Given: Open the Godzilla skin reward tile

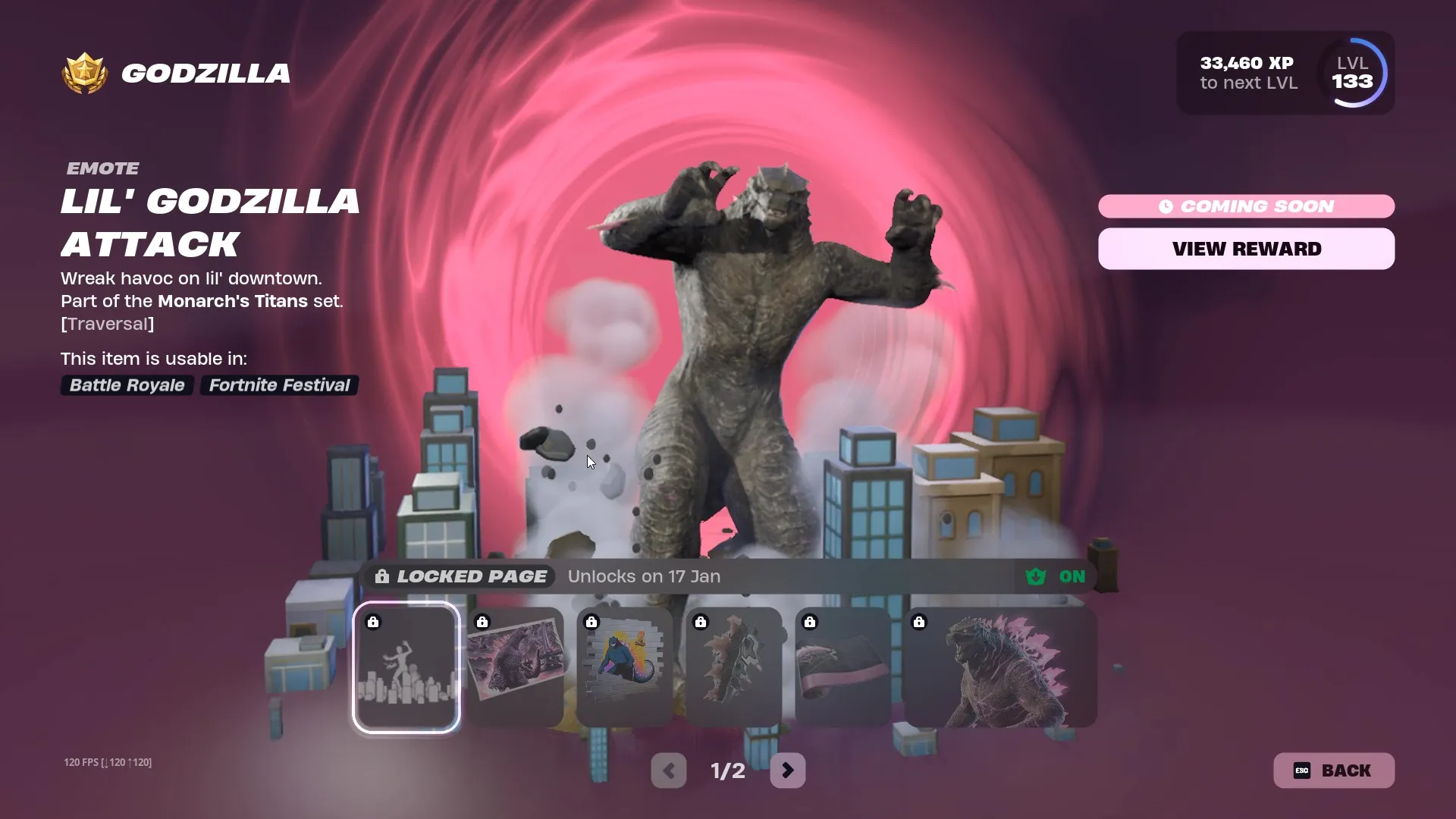Looking at the screenshot, I should [998, 667].
